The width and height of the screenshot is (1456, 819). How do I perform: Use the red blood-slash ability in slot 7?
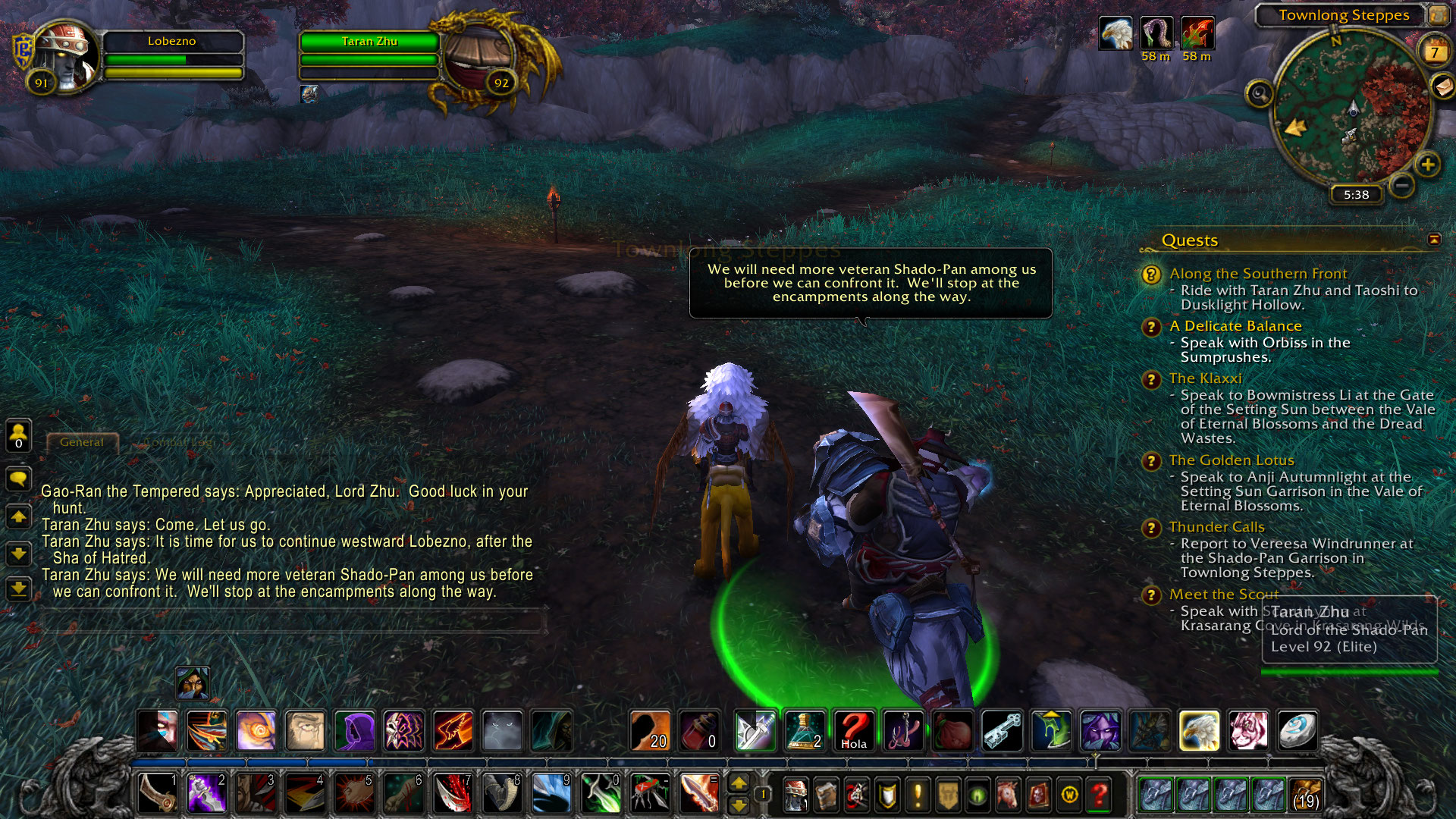click(x=453, y=794)
